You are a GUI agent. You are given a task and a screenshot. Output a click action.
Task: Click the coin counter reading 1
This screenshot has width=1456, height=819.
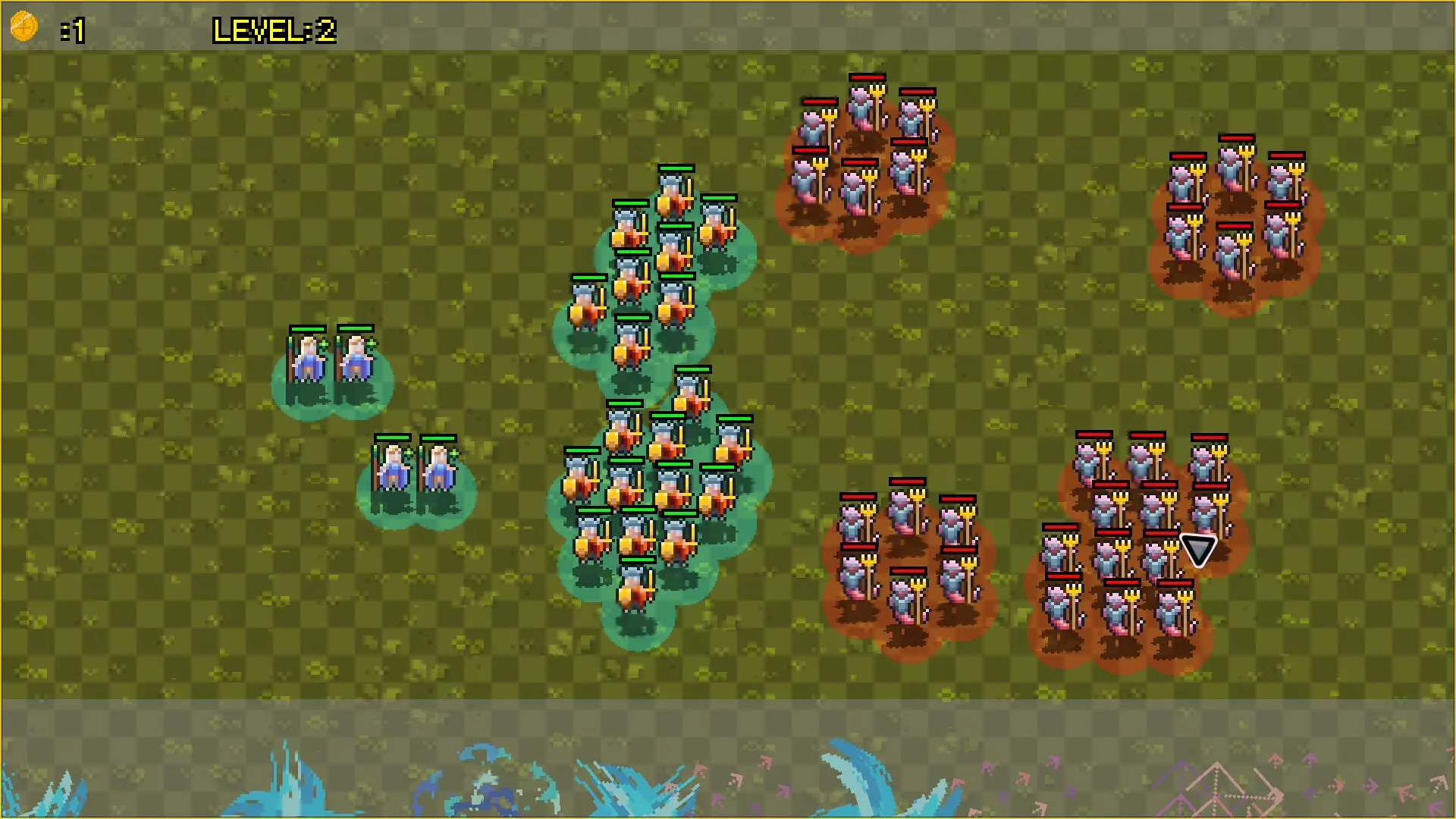point(76,30)
